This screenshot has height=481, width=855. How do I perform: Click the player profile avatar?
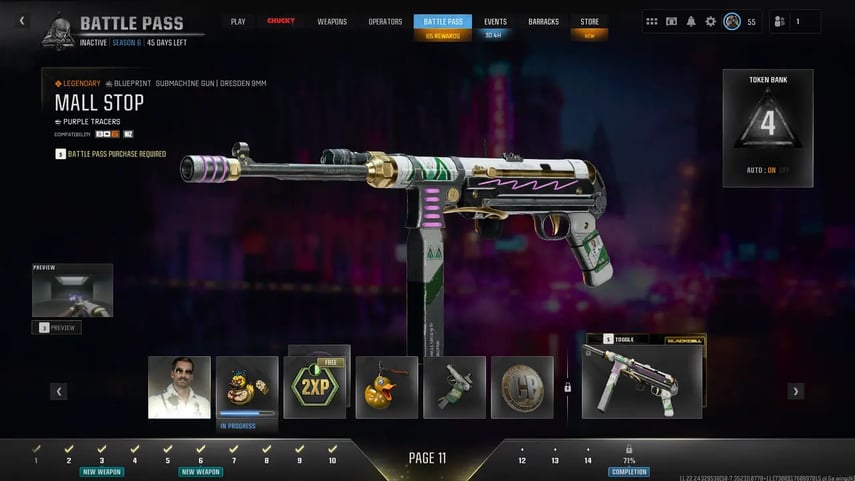click(x=732, y=21)
